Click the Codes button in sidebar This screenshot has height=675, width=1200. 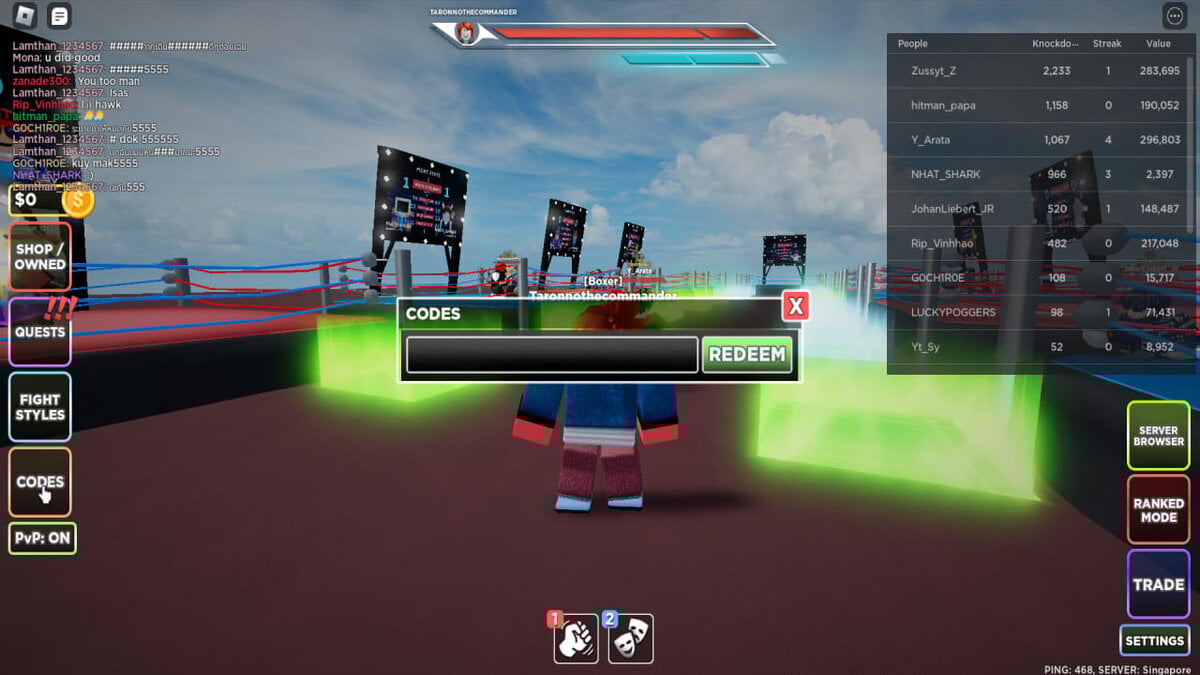coord(40,481)
